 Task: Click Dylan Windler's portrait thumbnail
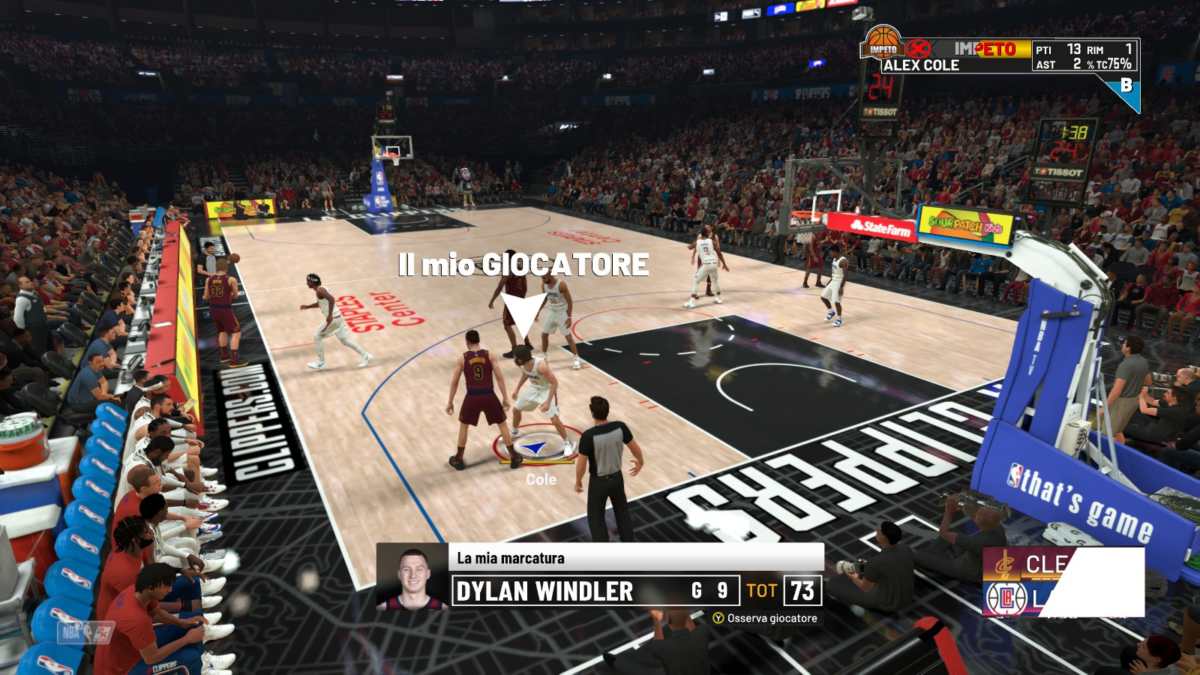tap(412, 577)
